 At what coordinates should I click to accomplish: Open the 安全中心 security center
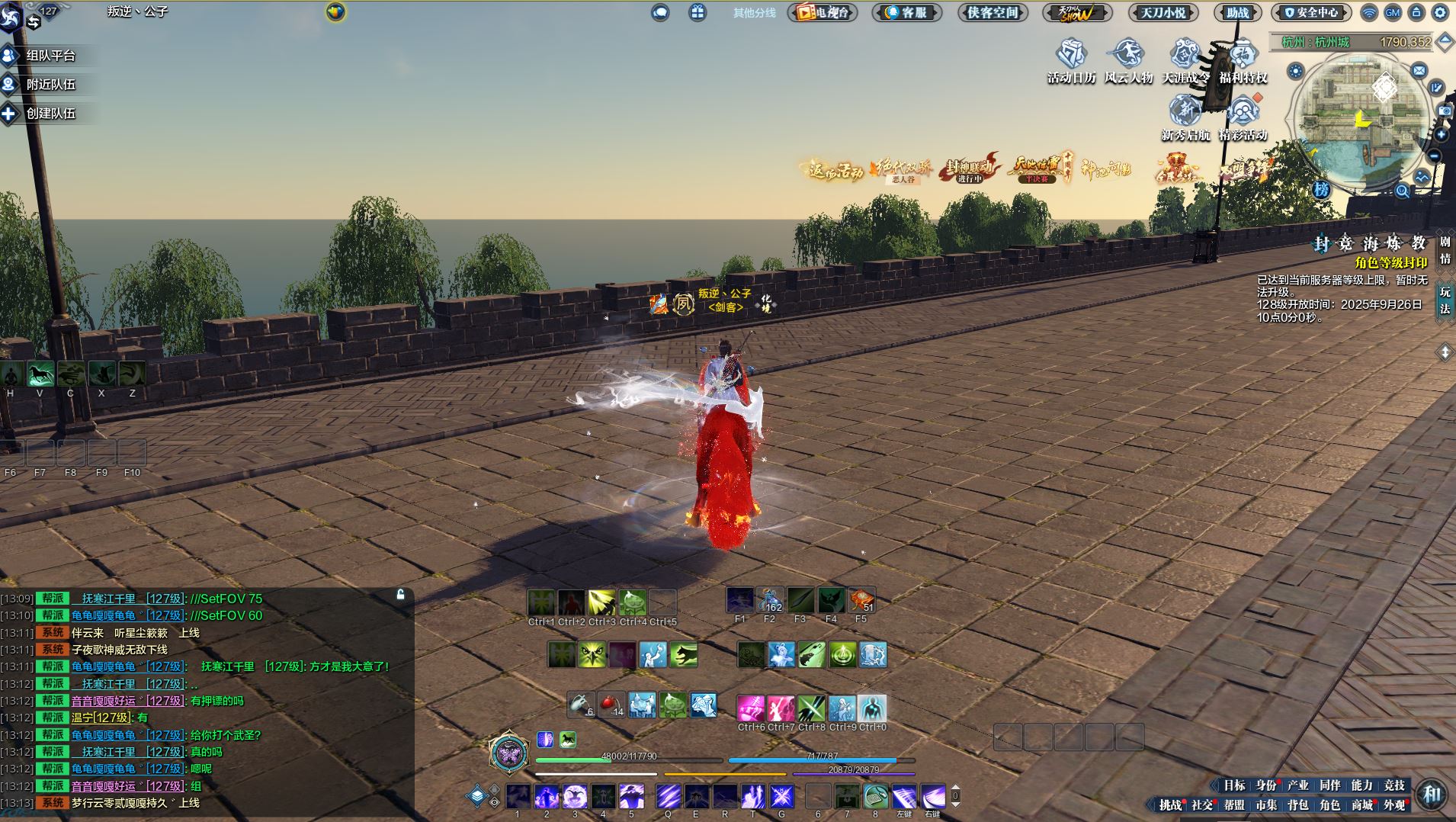click(1311, 12)
